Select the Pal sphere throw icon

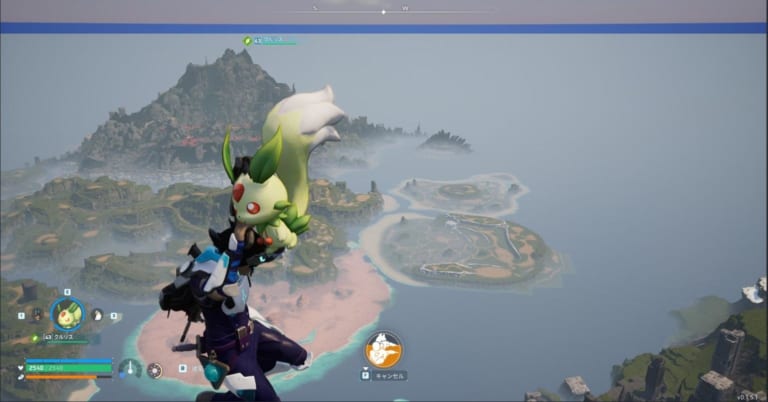pos(155,370)
